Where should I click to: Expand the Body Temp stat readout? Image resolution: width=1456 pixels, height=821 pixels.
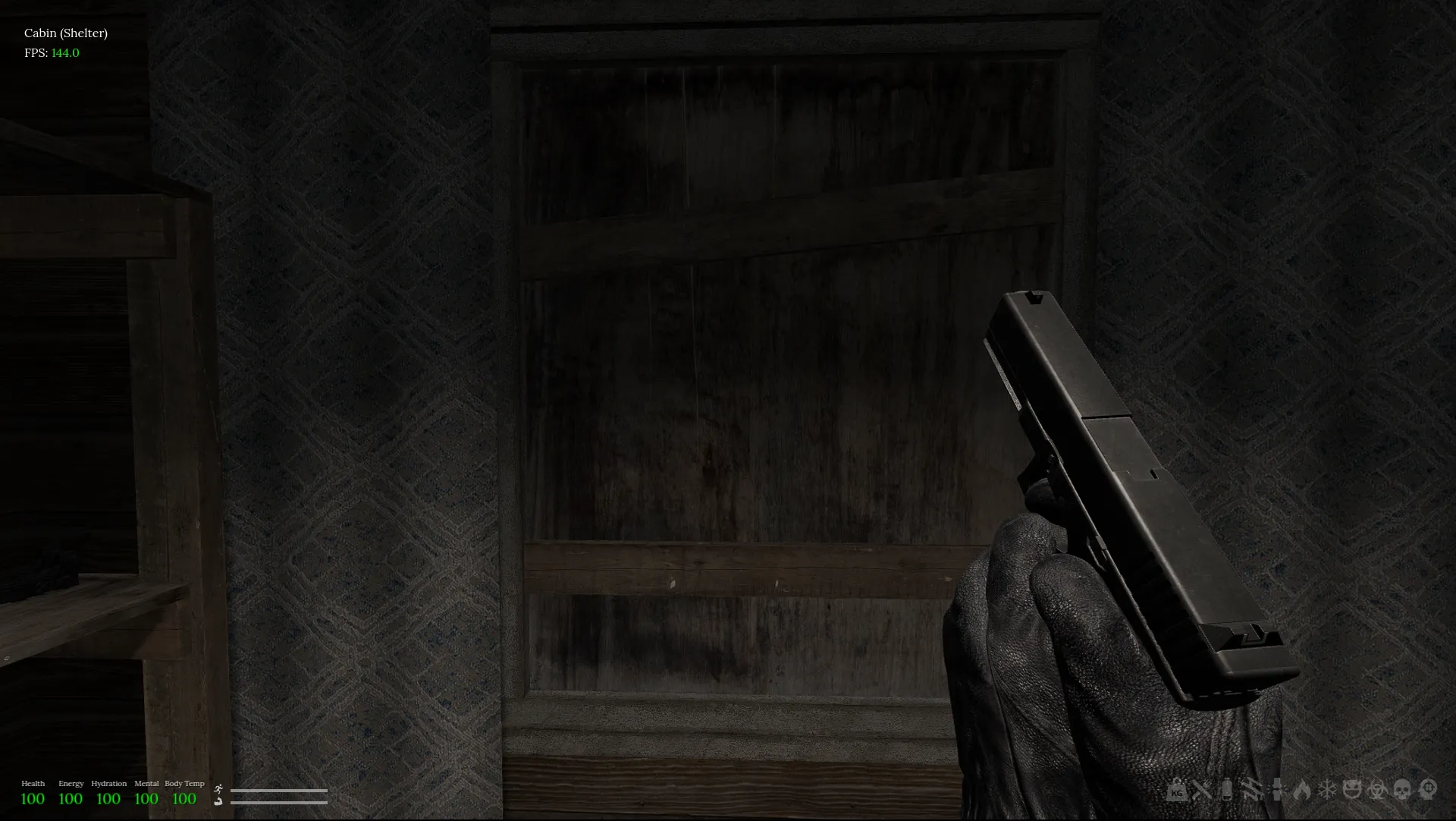tap(184, 784)
